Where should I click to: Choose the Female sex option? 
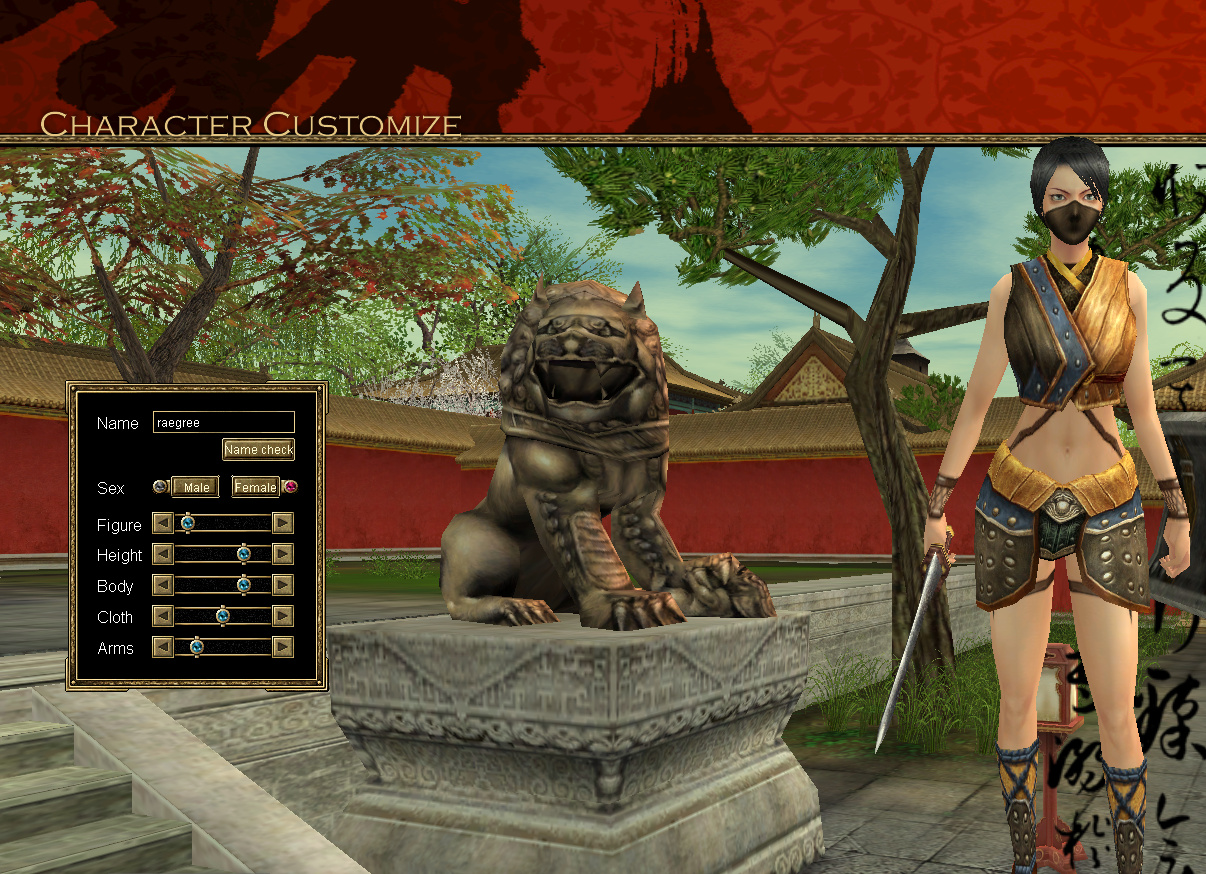(x=256, y=487)
